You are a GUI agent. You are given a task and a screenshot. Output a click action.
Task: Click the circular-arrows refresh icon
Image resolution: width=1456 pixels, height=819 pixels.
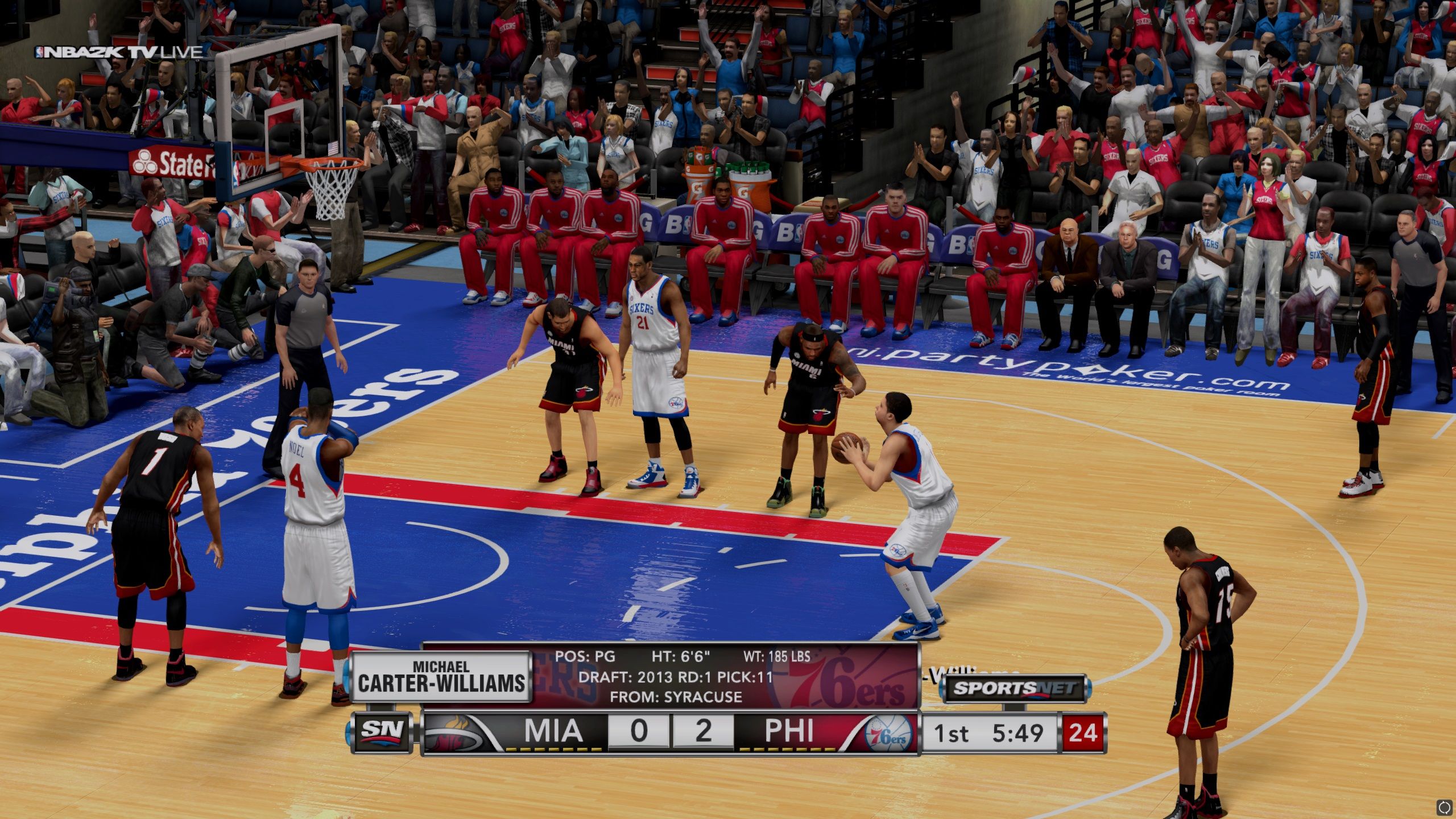pyautogui.click(x=1444, y=807)
